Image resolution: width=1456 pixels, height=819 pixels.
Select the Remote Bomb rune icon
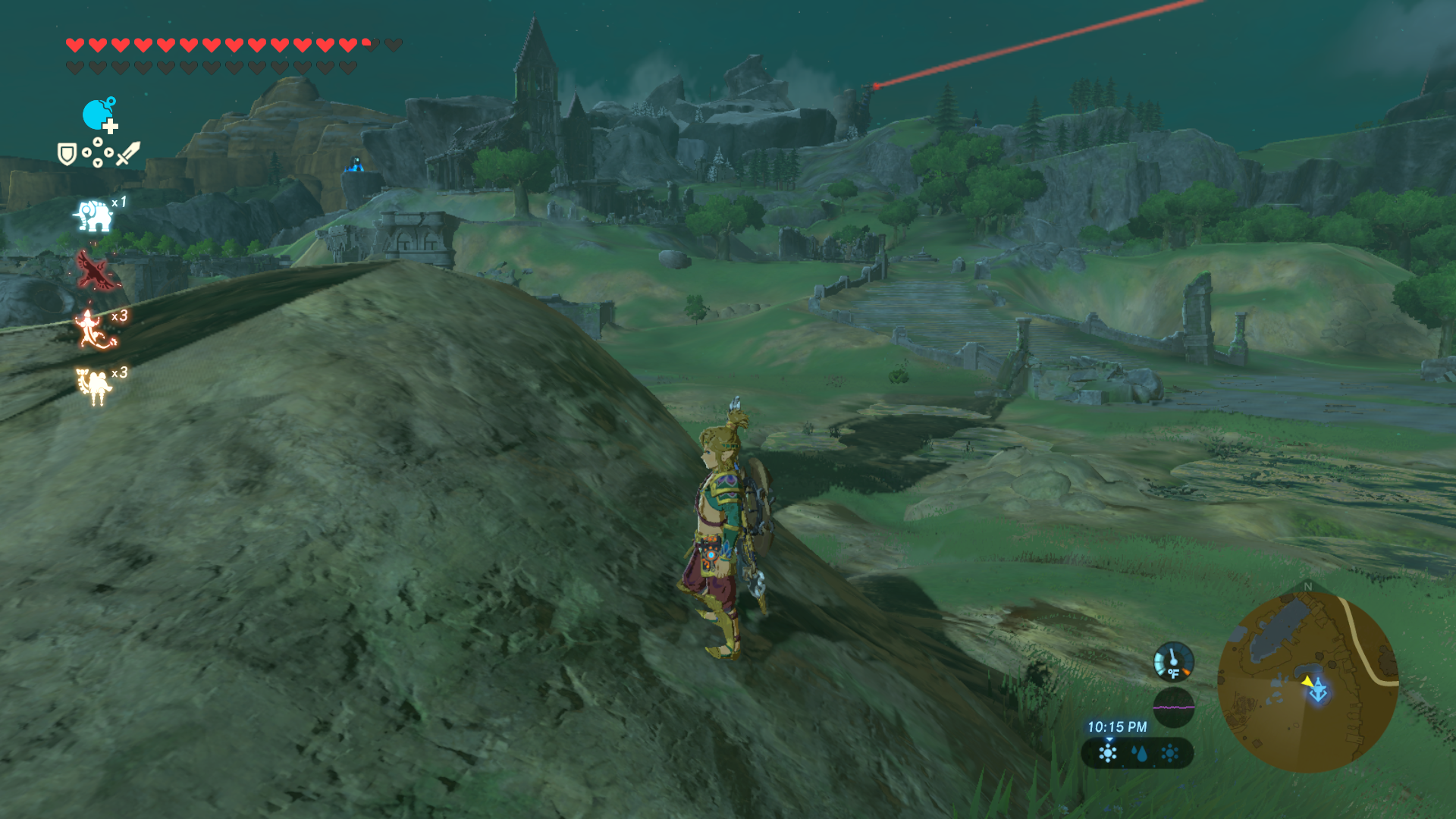pyautogui.click(x=99, y=115)
